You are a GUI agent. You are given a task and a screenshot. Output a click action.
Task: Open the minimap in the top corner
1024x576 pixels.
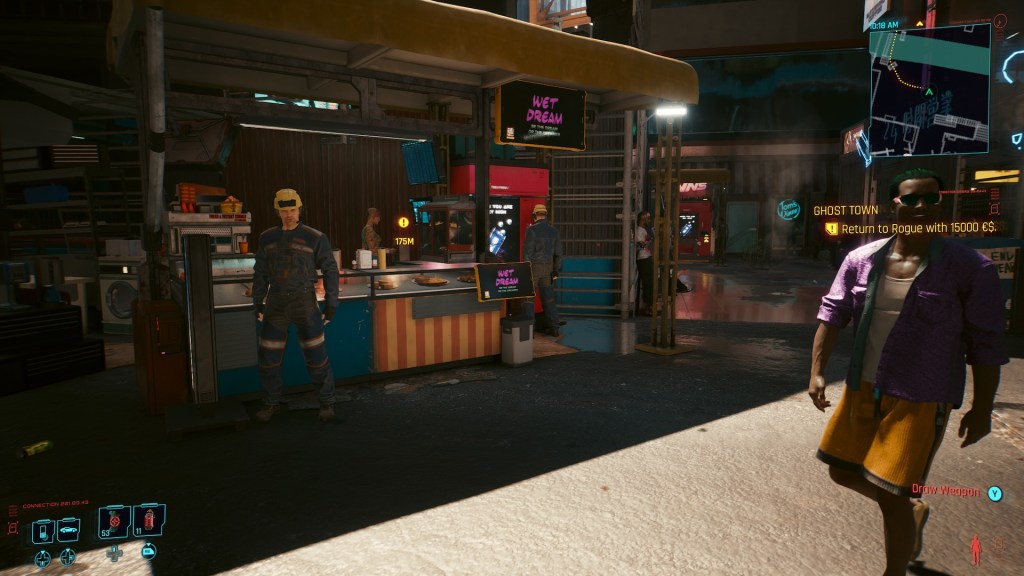point(929,89)
